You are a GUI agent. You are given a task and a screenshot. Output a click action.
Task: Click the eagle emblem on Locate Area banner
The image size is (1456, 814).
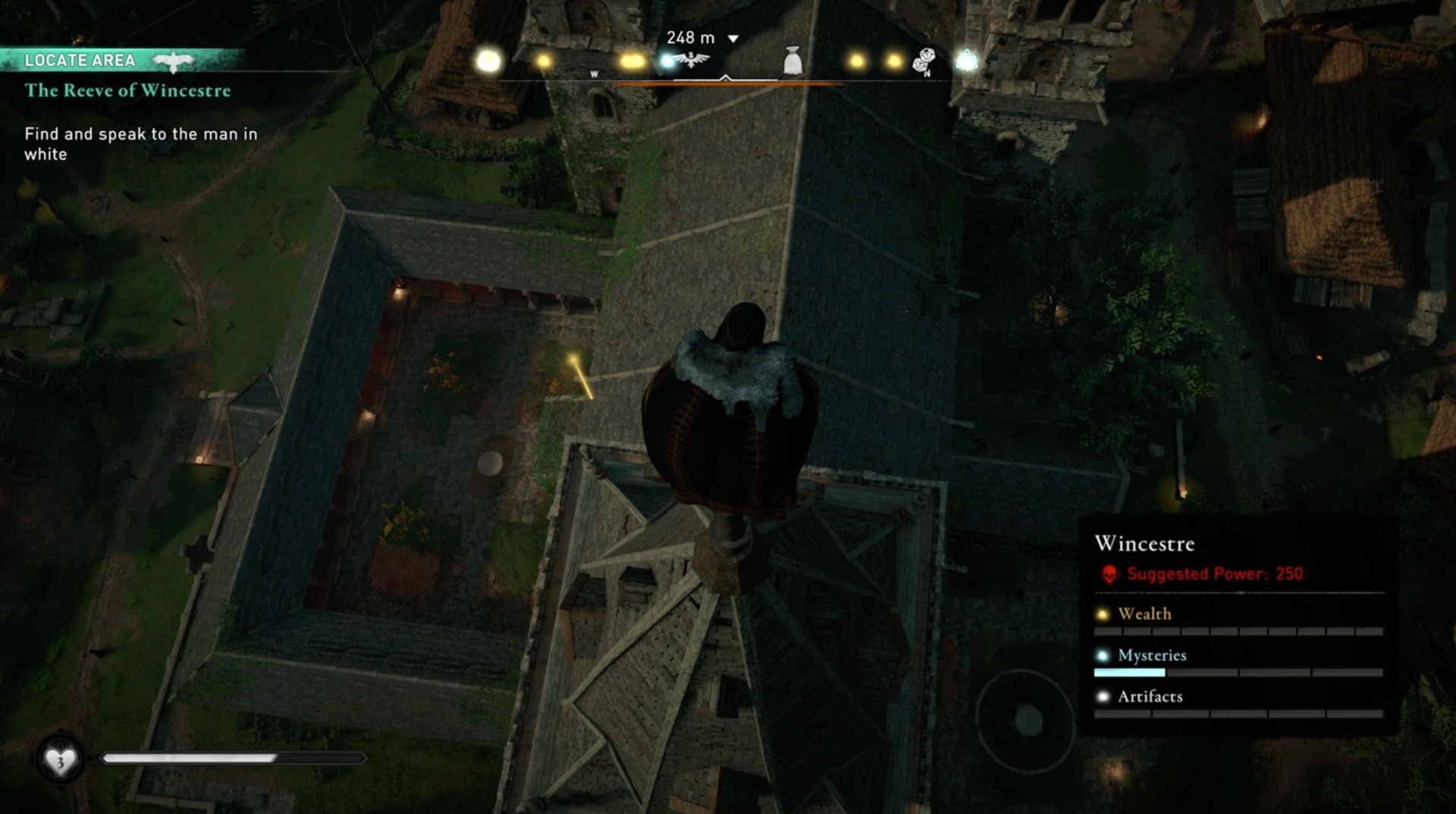173,61
